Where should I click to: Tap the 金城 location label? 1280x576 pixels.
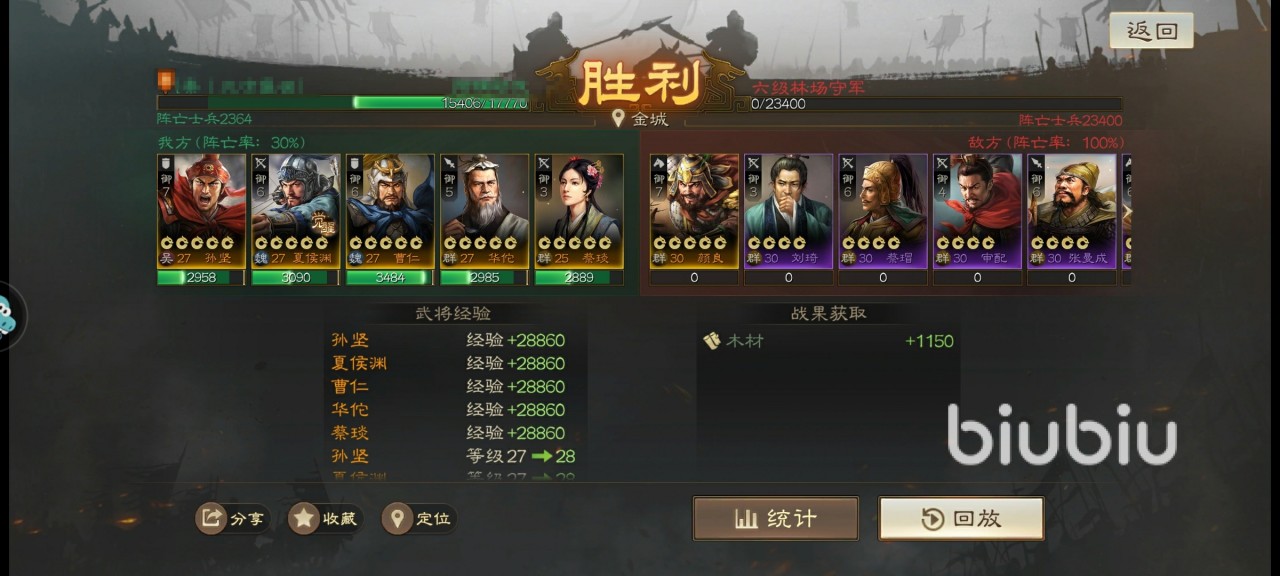(640, 119)
